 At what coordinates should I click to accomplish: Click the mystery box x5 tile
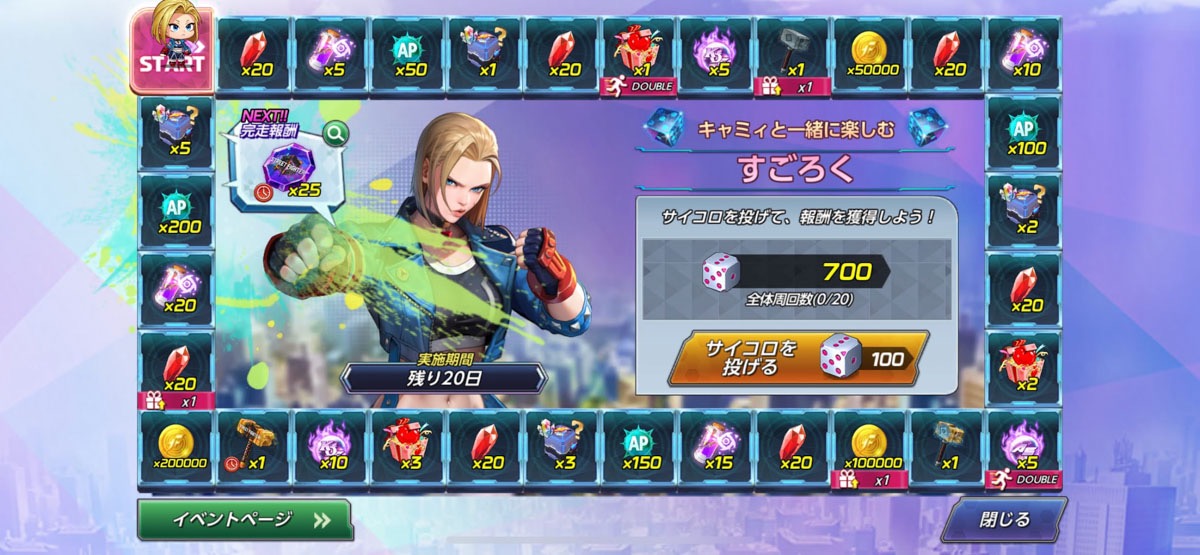[177, 134]
